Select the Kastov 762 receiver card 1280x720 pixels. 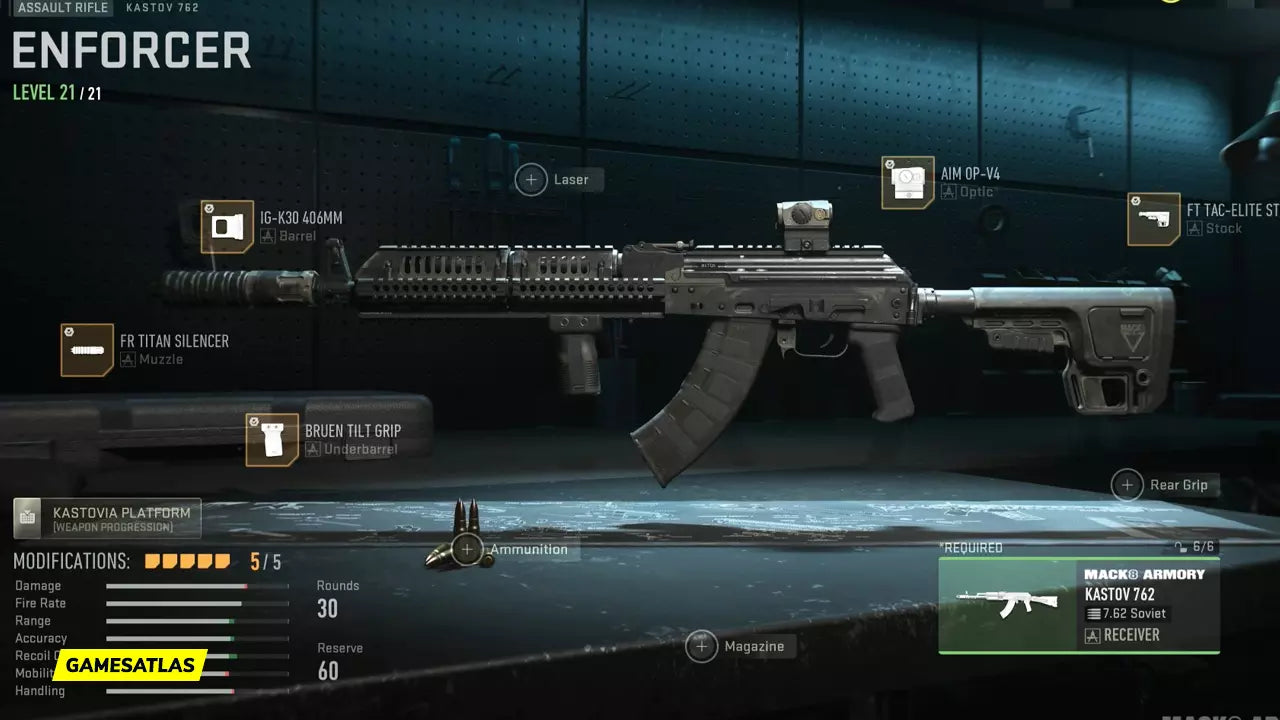[1078, 604]
